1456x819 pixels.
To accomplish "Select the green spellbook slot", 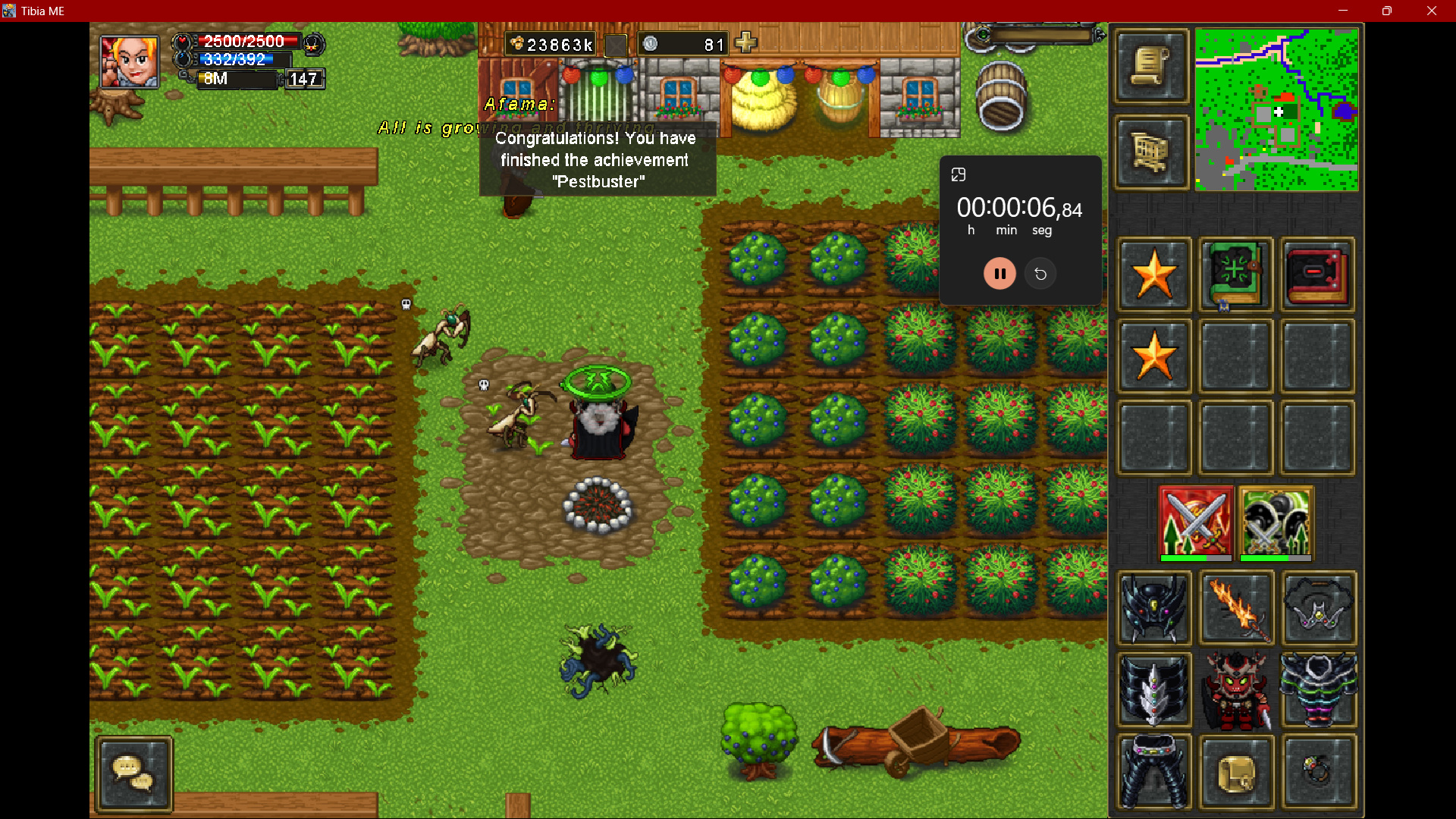I will pyautogui.click(x=1235, y=275).
